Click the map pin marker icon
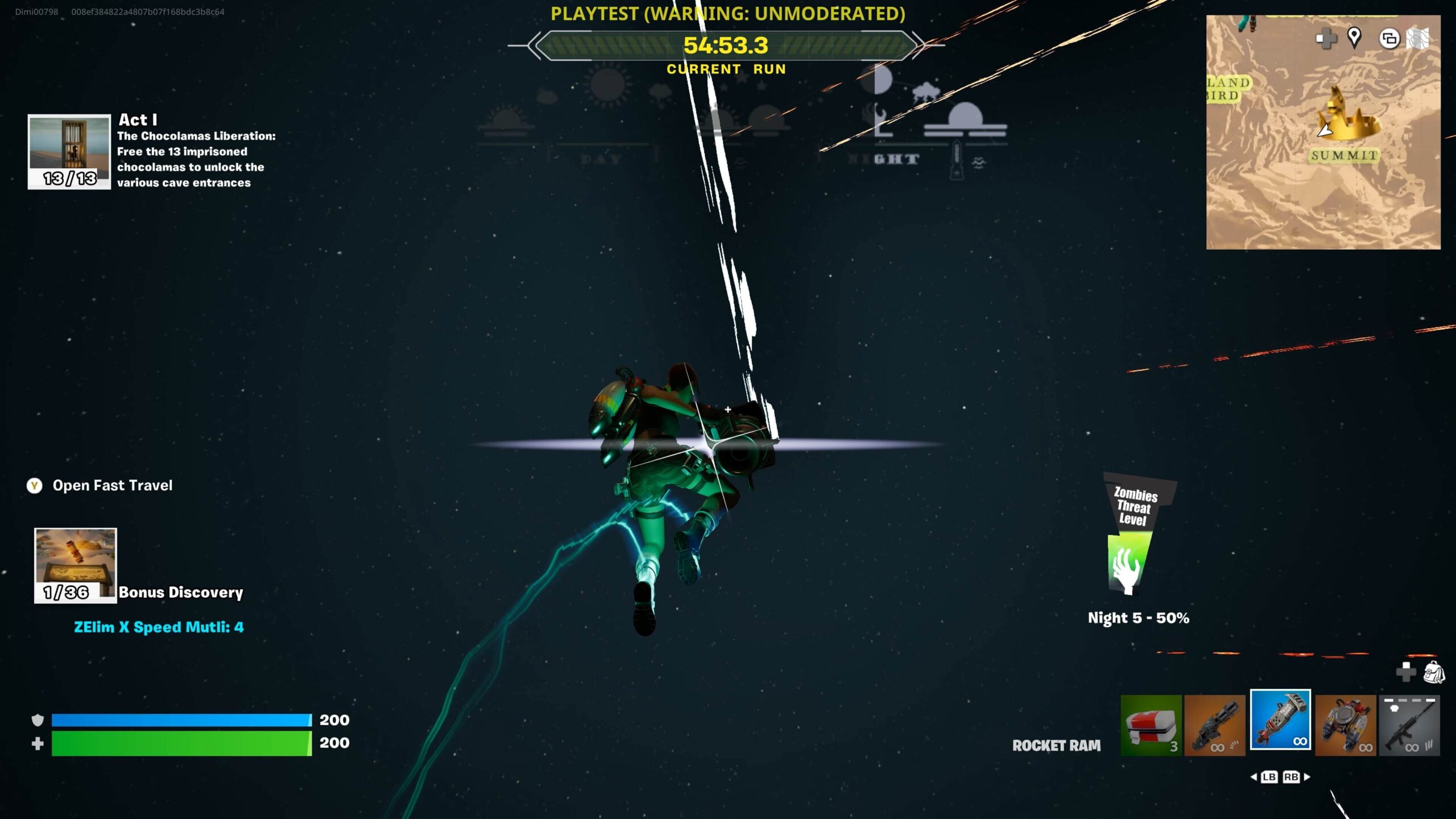Image resolution: width=1456 pixels, height=819 pixels. tap(1354, 38)
